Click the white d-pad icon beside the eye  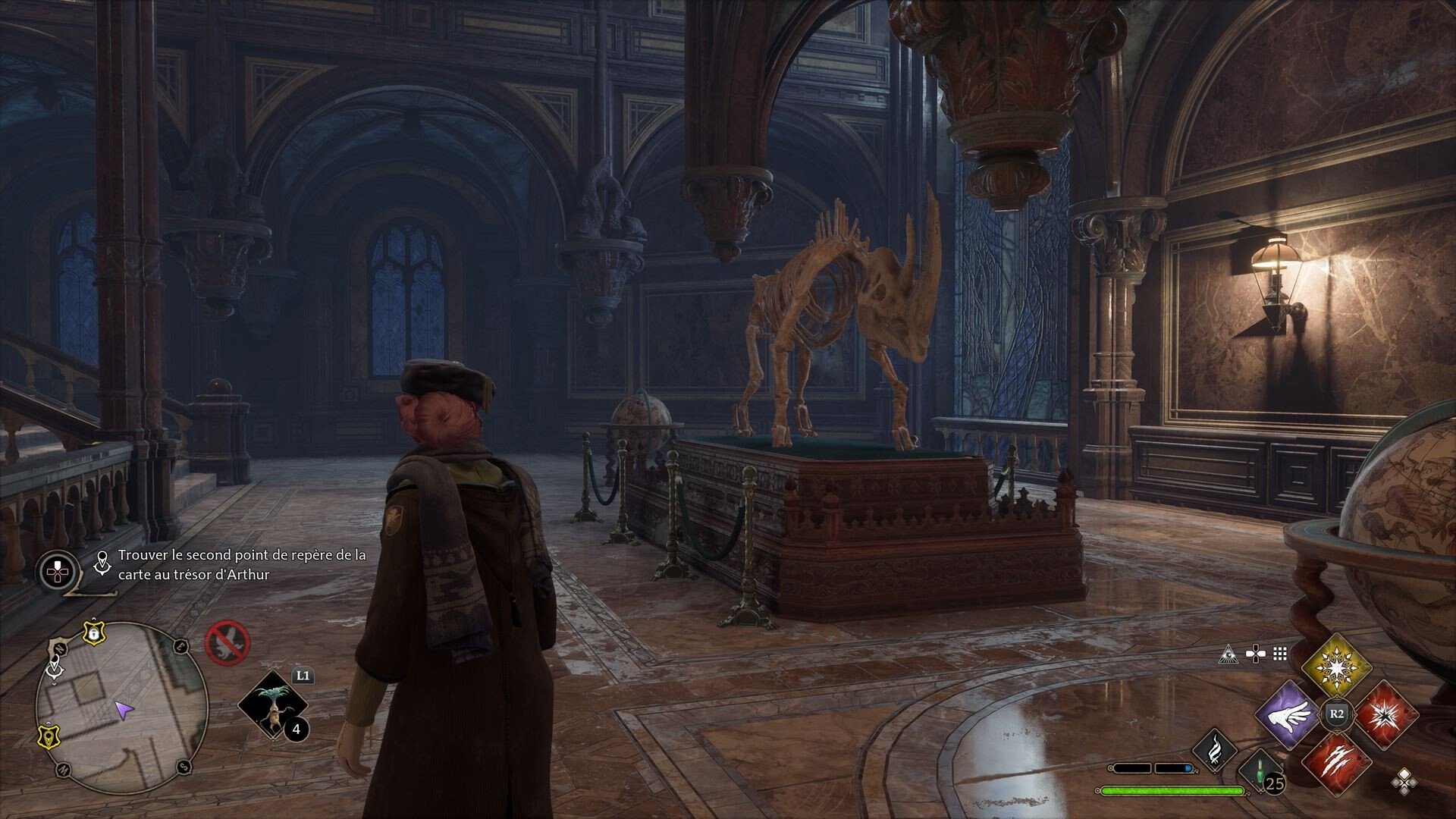[x=1256, y=654]
